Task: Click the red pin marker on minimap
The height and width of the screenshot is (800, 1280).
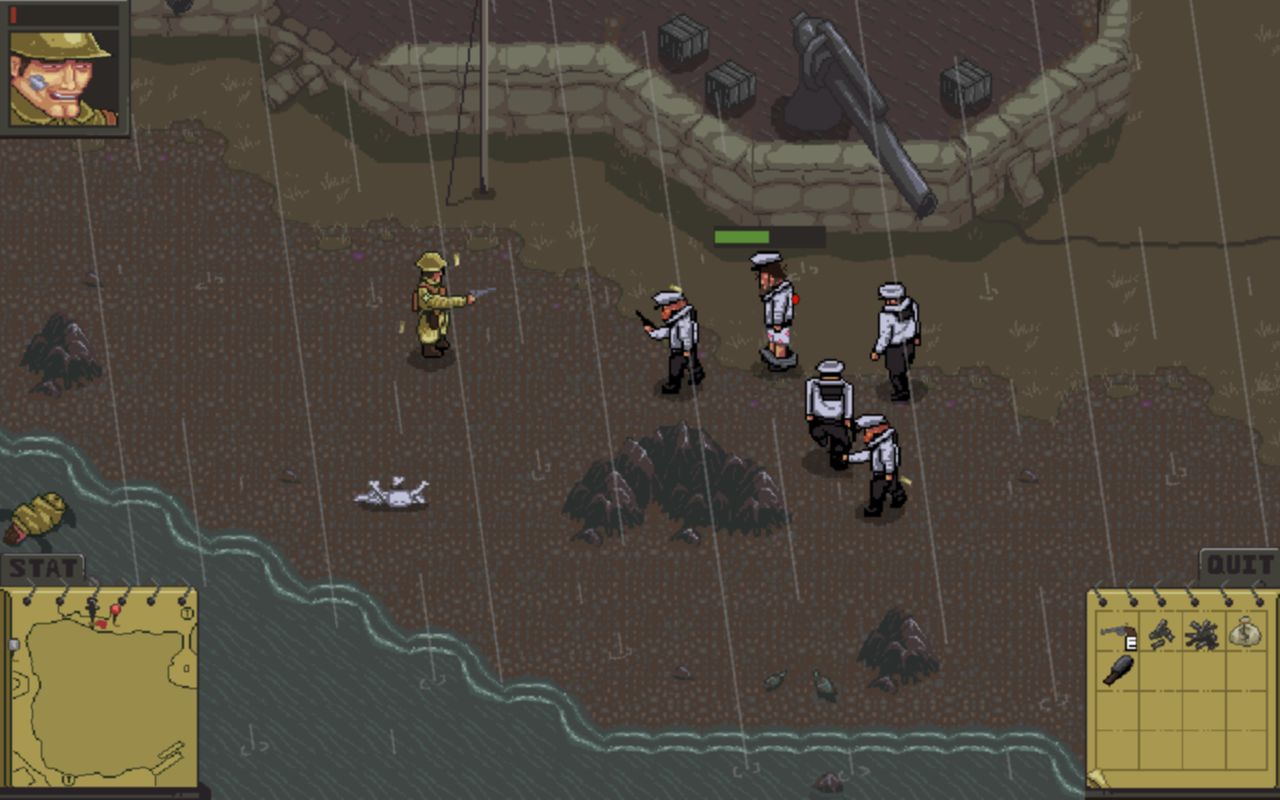Action: 115,609
